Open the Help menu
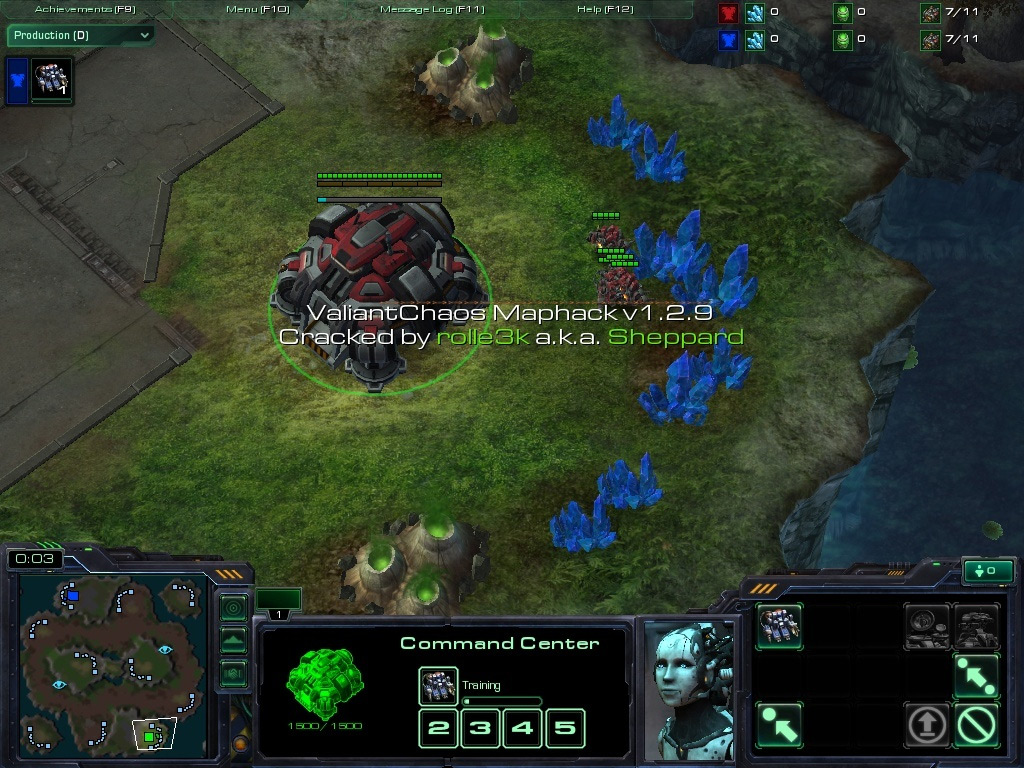Screen dimensions: 1024x768 (x=605, y=9)
